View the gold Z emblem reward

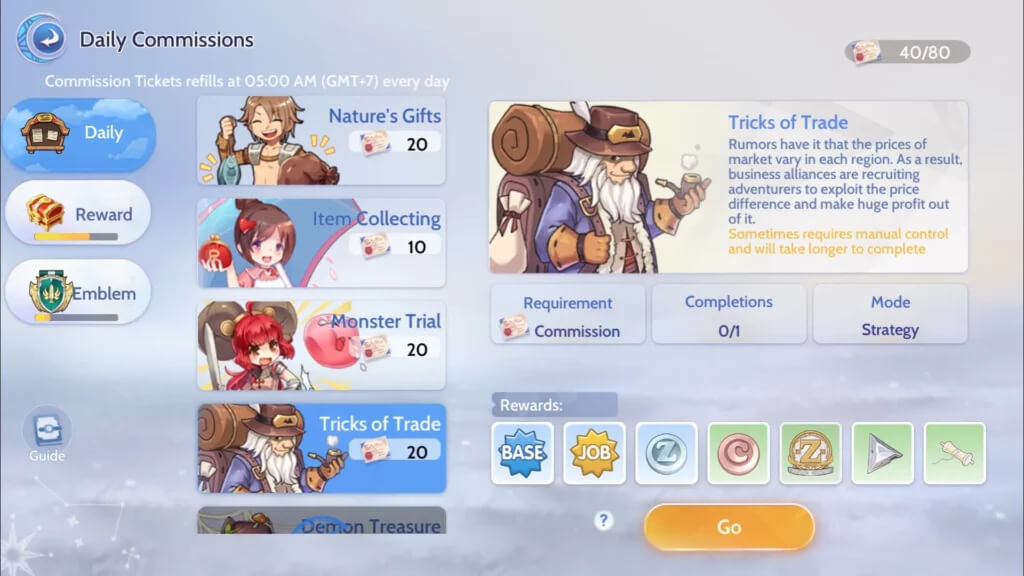(x=810, y=453)
